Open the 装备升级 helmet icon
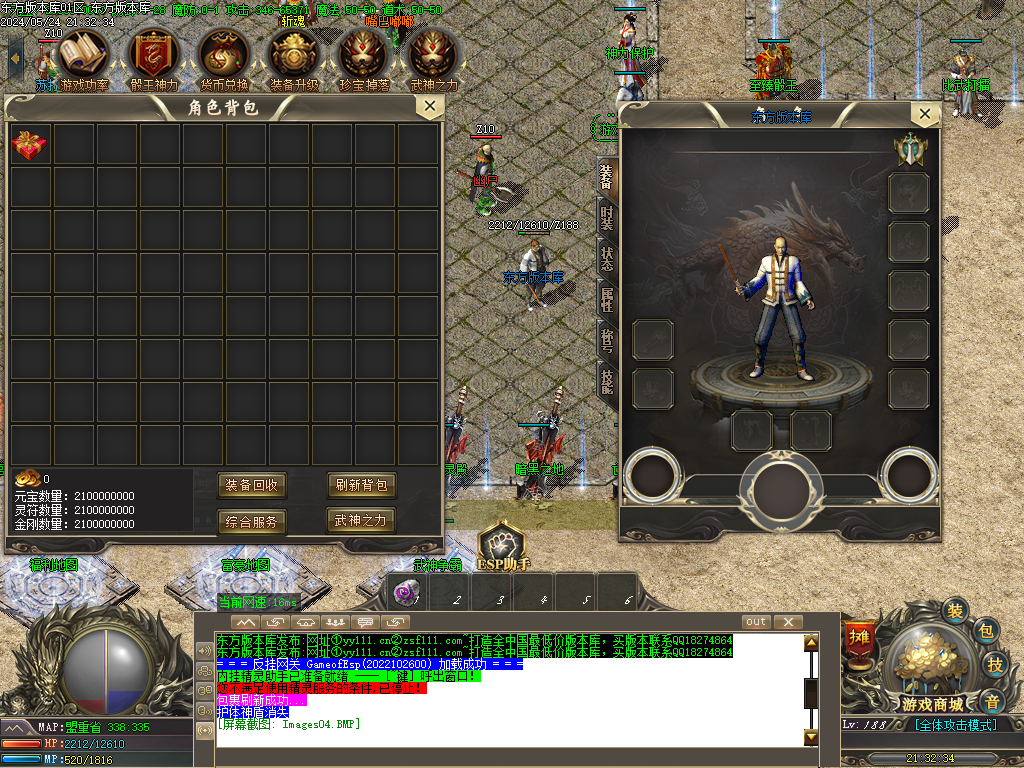The height and width of the screenshot is (768, 1024). tap(294, 54)
